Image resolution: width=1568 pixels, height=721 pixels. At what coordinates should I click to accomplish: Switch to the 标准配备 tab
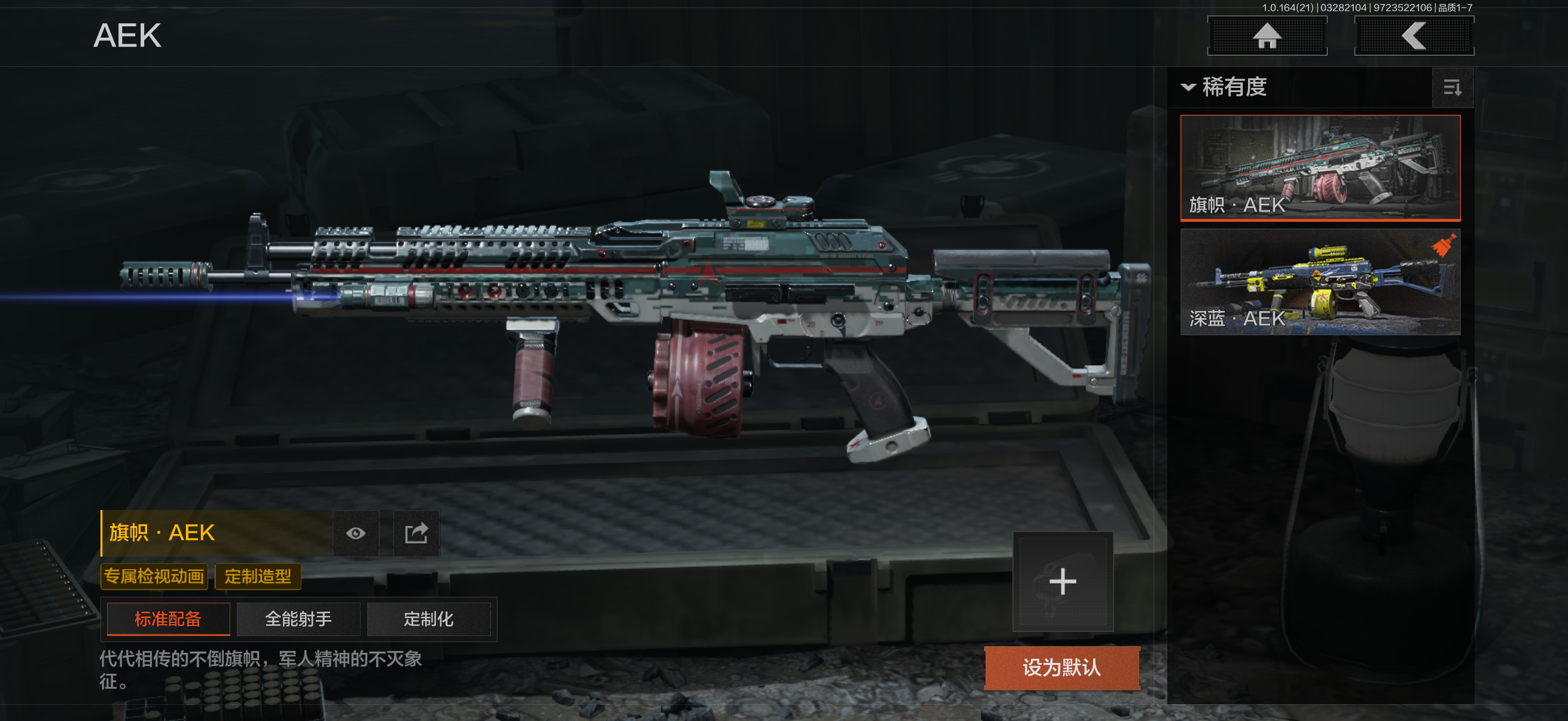(x=168, y=619)
